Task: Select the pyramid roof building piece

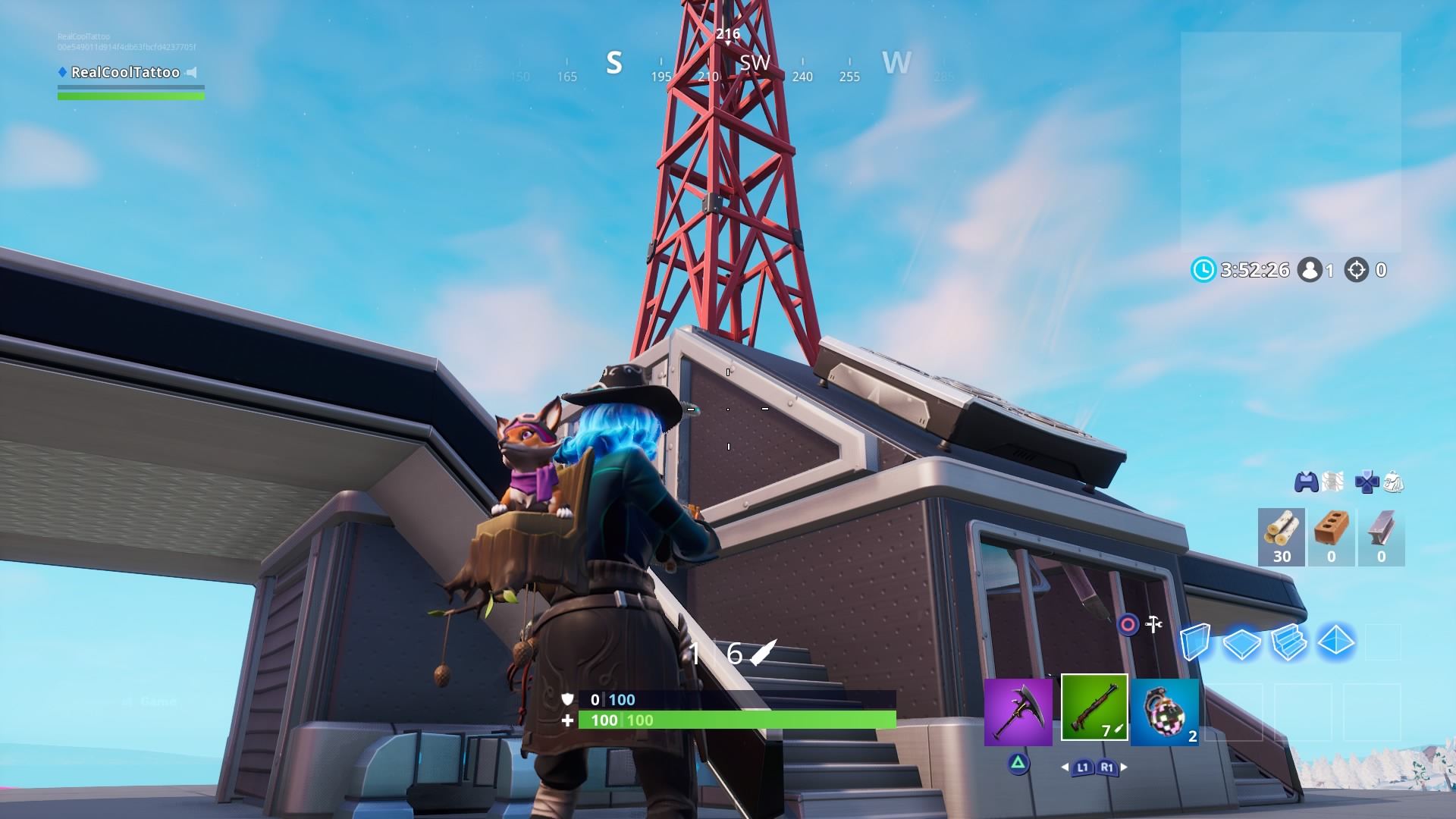Action: (x=1335, y=642)
